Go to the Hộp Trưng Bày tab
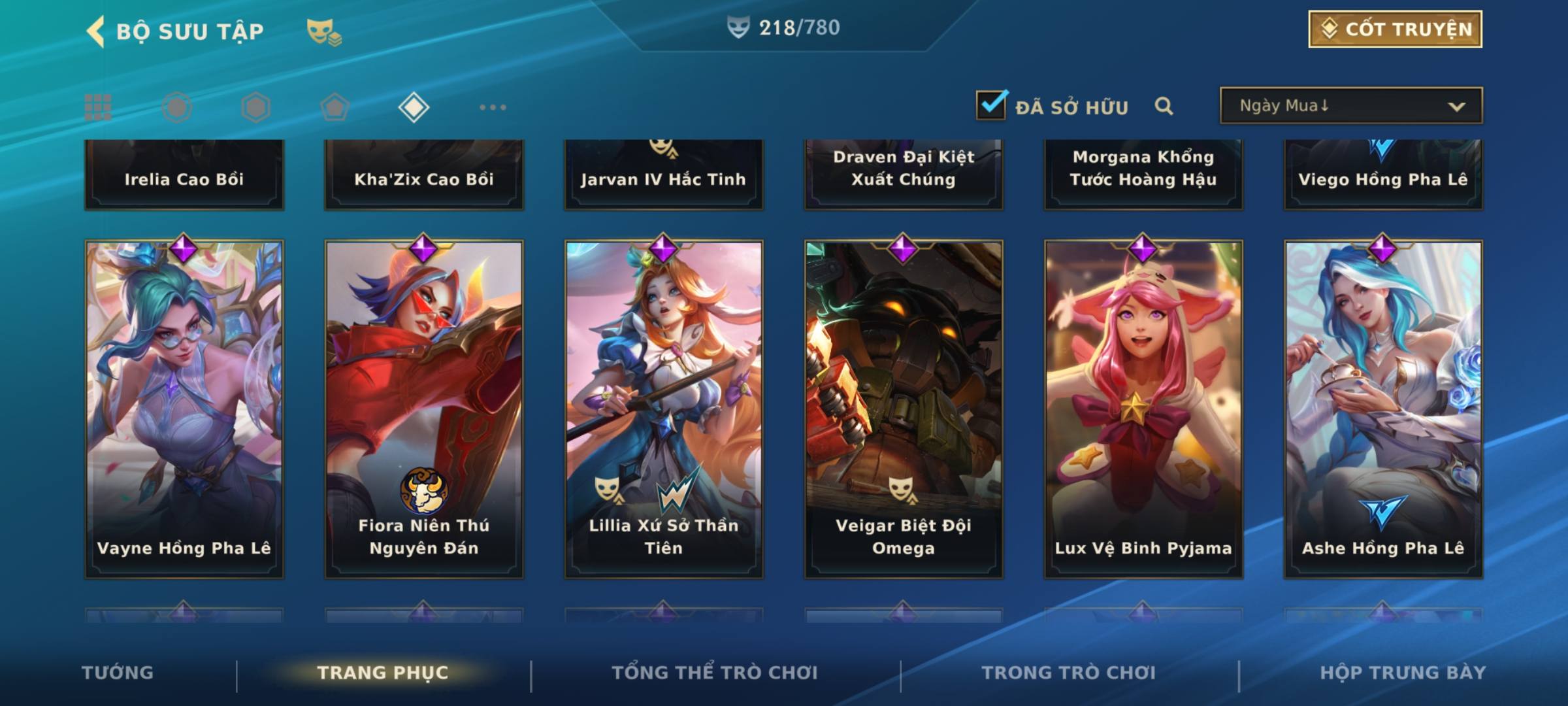This screenshot has width=1568, height=706. 1403,673
